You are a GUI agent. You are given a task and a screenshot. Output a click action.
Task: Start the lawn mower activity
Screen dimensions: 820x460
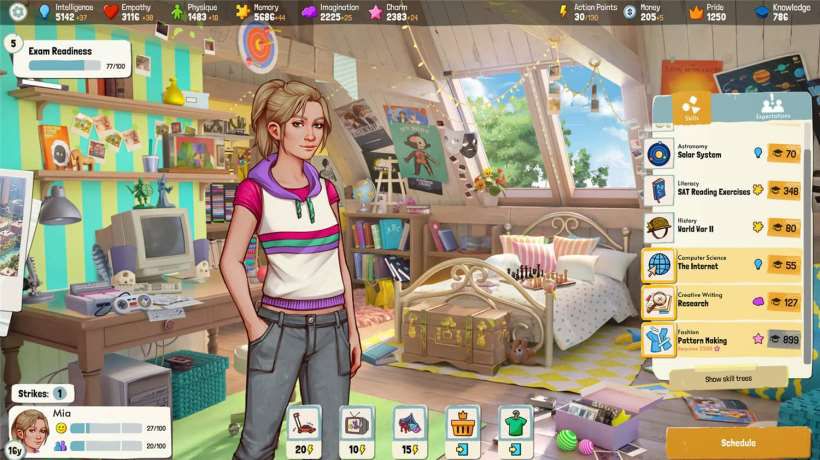click(x=303, y=426)
